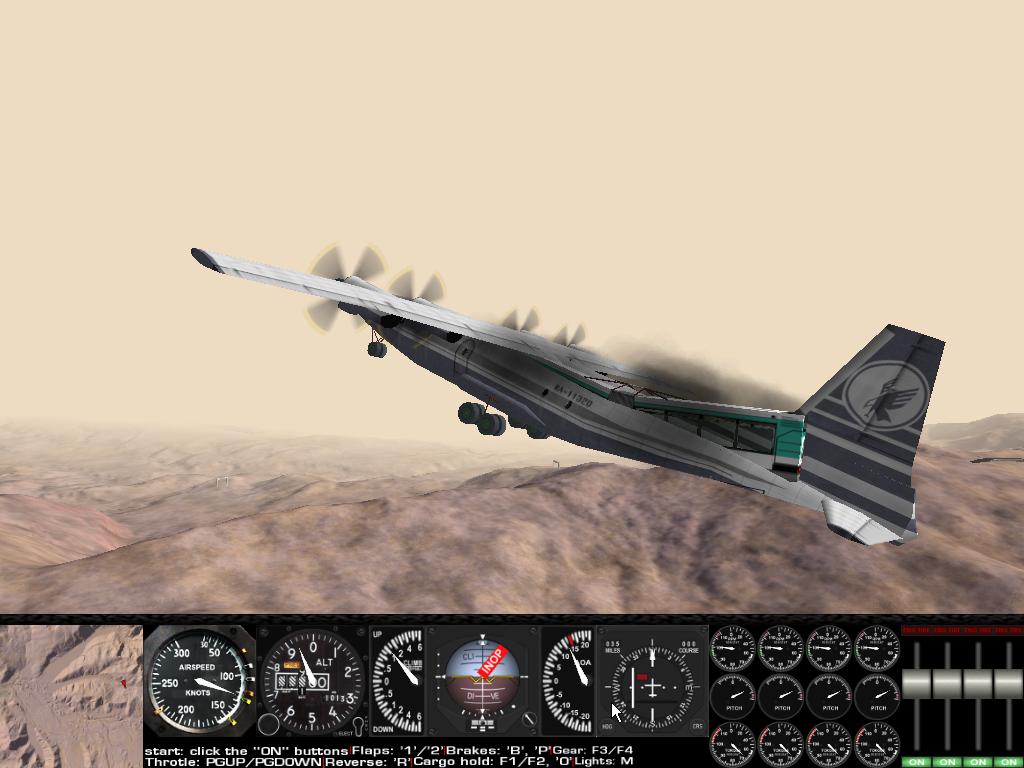The width and height of the screenshot is (1024, 768).
Task: Select the third engine's throttle lever
Action: [978, 684]
